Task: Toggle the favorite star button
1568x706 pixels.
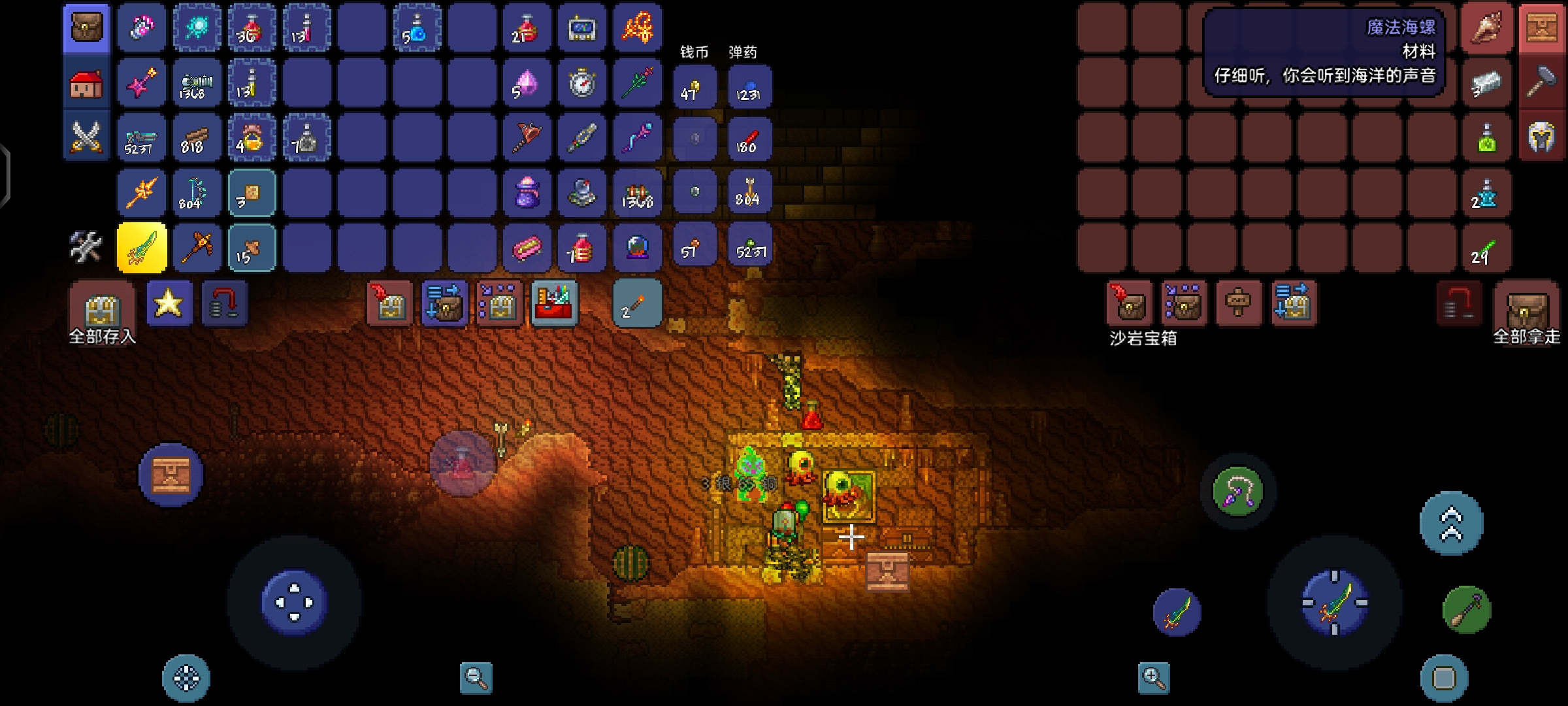Action: click(169, 303)
